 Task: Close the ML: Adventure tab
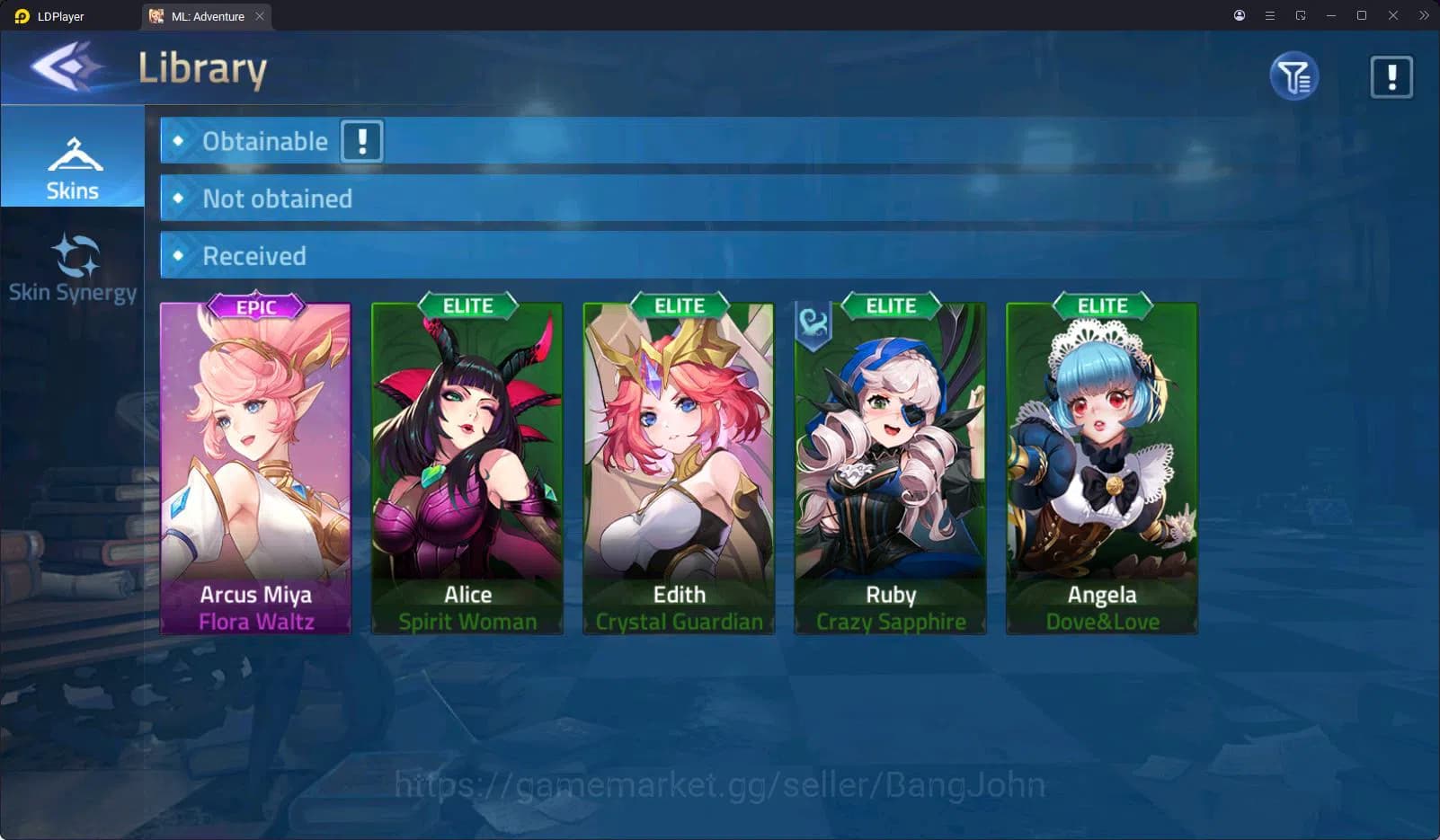pyautogui.click(x=260, y=15)
